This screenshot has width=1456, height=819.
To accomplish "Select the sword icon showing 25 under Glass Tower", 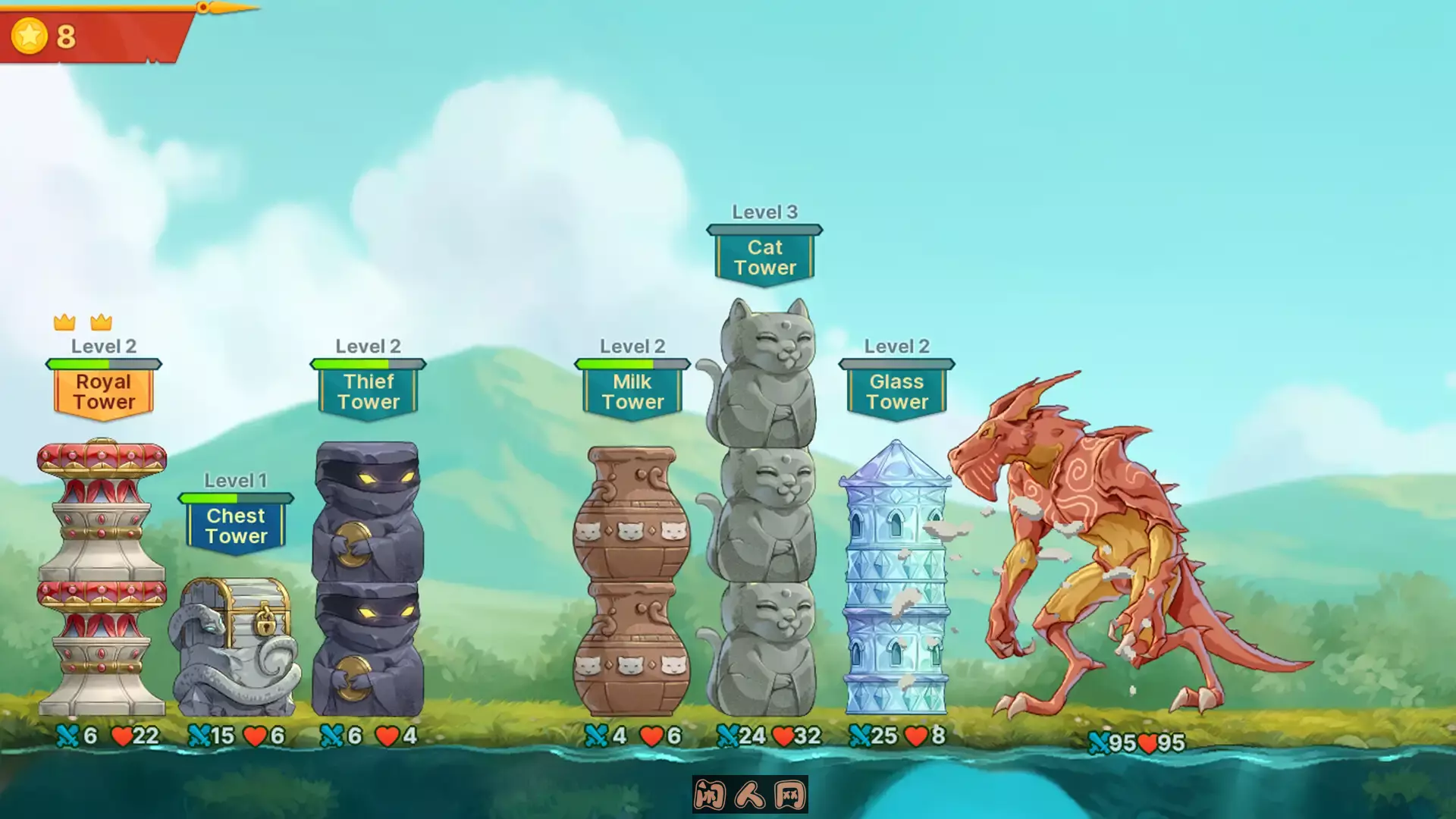I will [861, 734].
